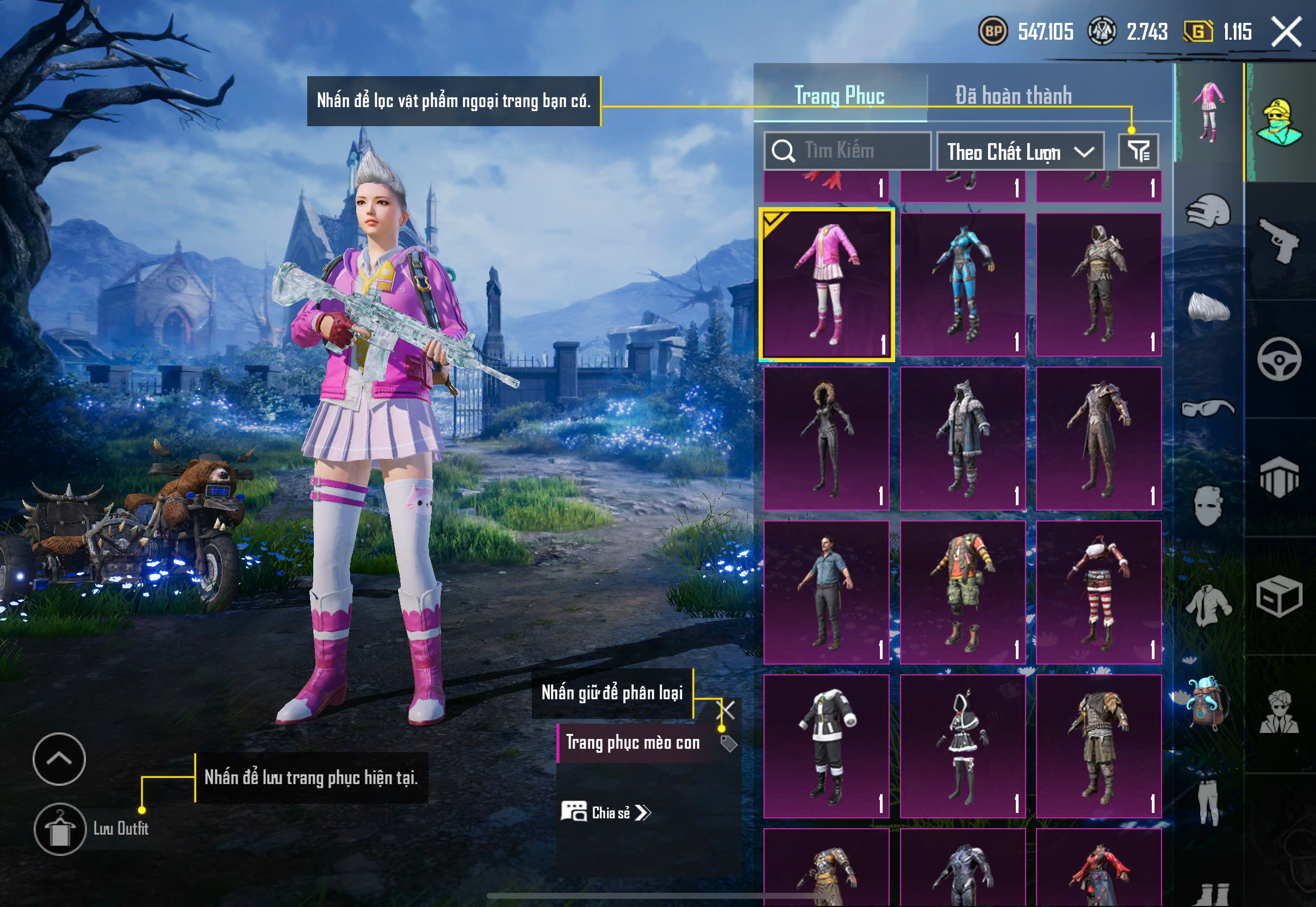Select the pink kitten outfit tile
1316x907 pixels.
(826, 284)
